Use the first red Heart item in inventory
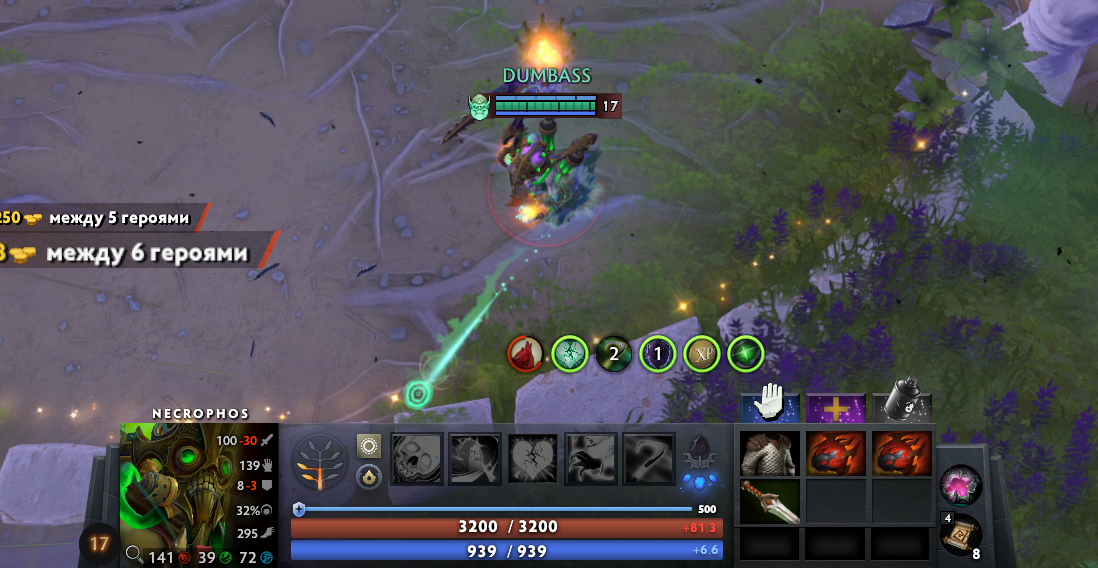This screenshot has width=1098, height=568. [835, 454]
